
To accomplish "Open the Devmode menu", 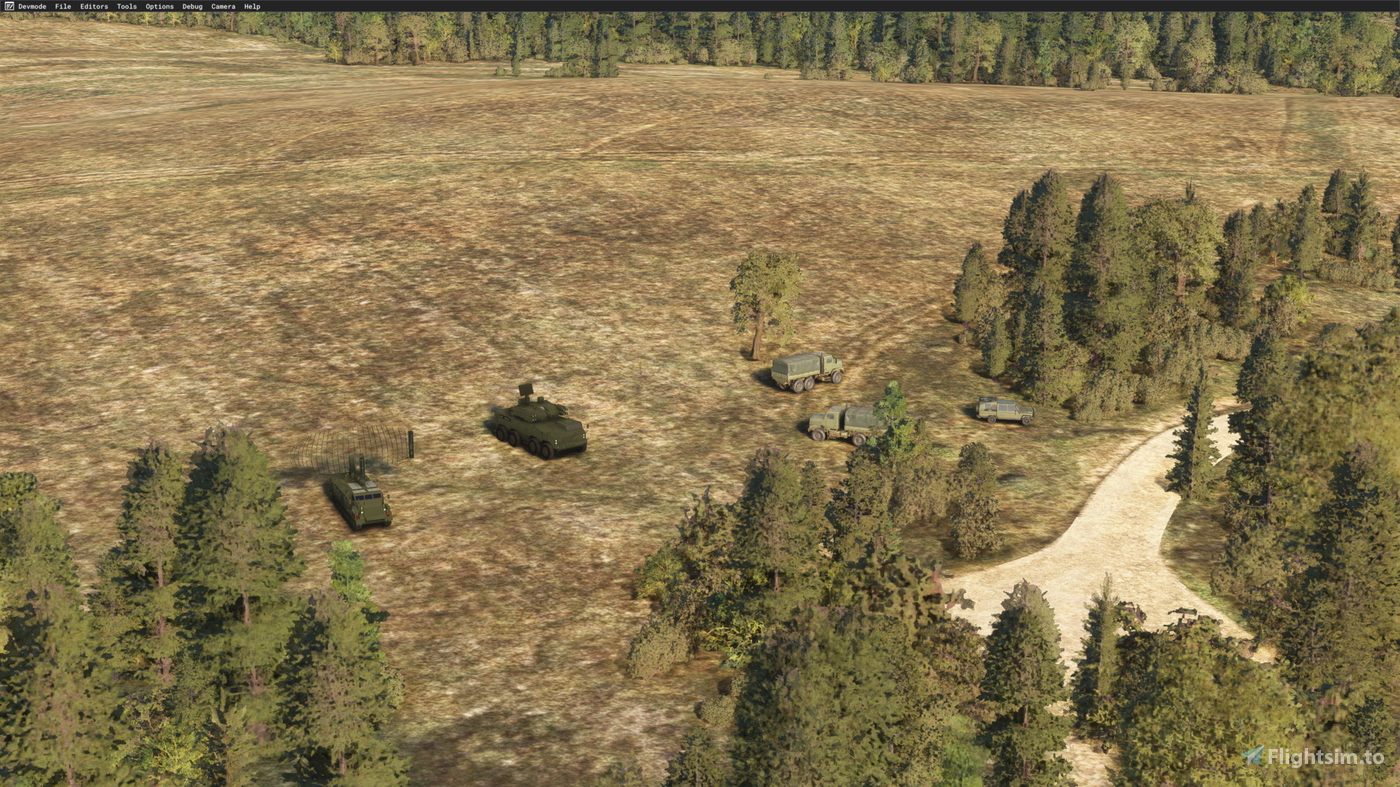I will [x=33, y=6].
